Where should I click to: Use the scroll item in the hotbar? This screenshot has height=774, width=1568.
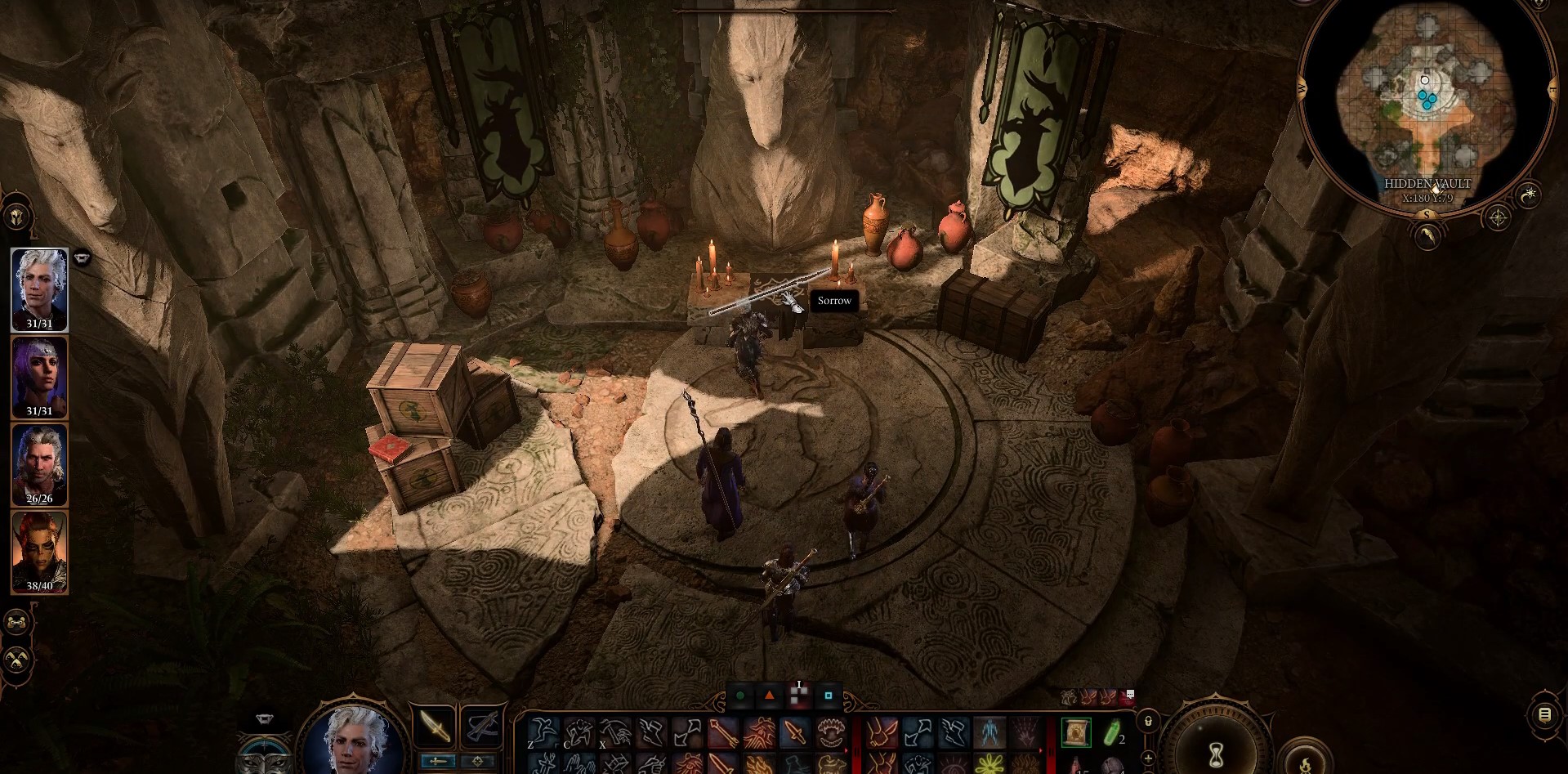(1076, 733)
